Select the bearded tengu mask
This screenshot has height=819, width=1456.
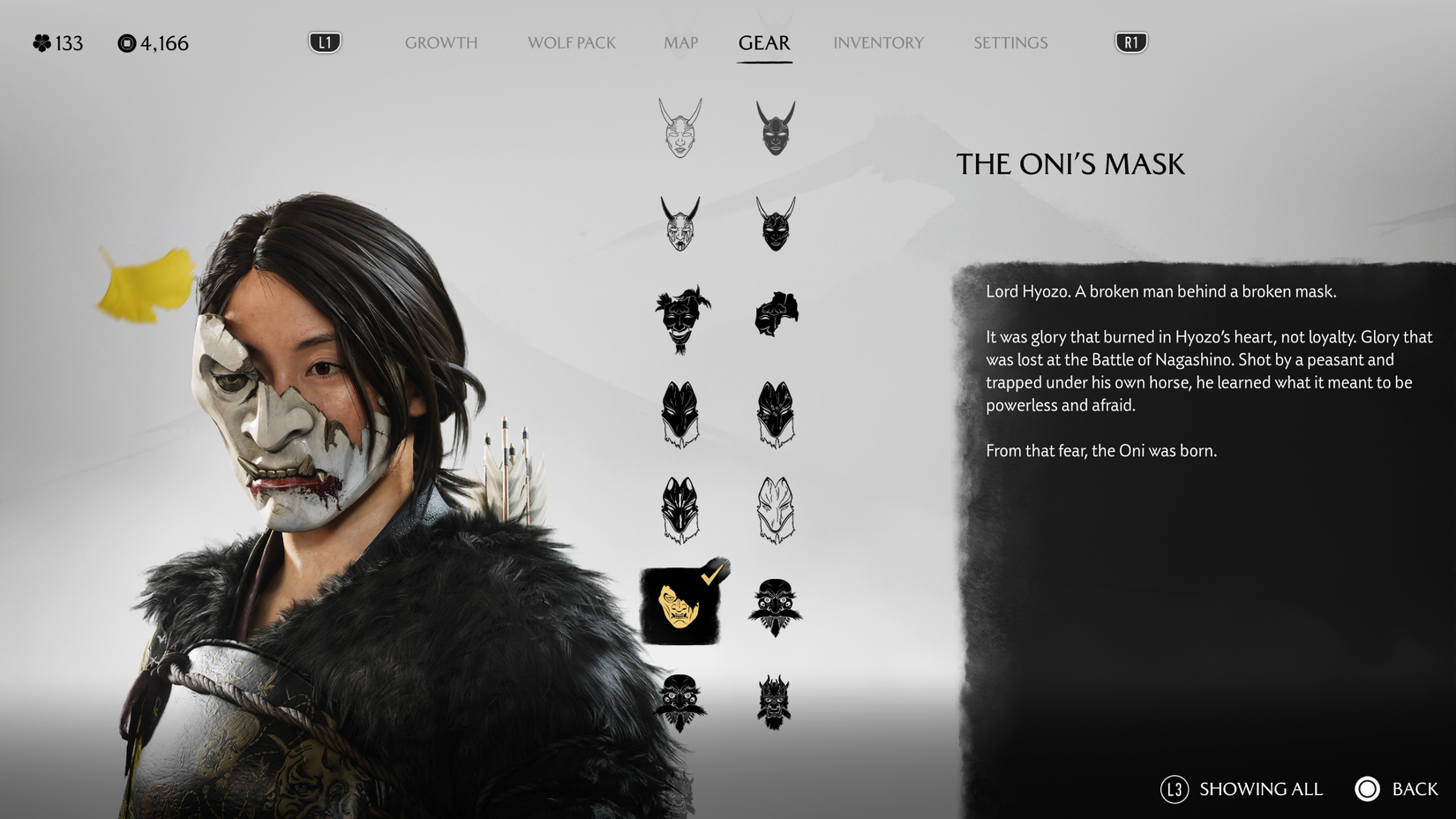tap(777, 607)
